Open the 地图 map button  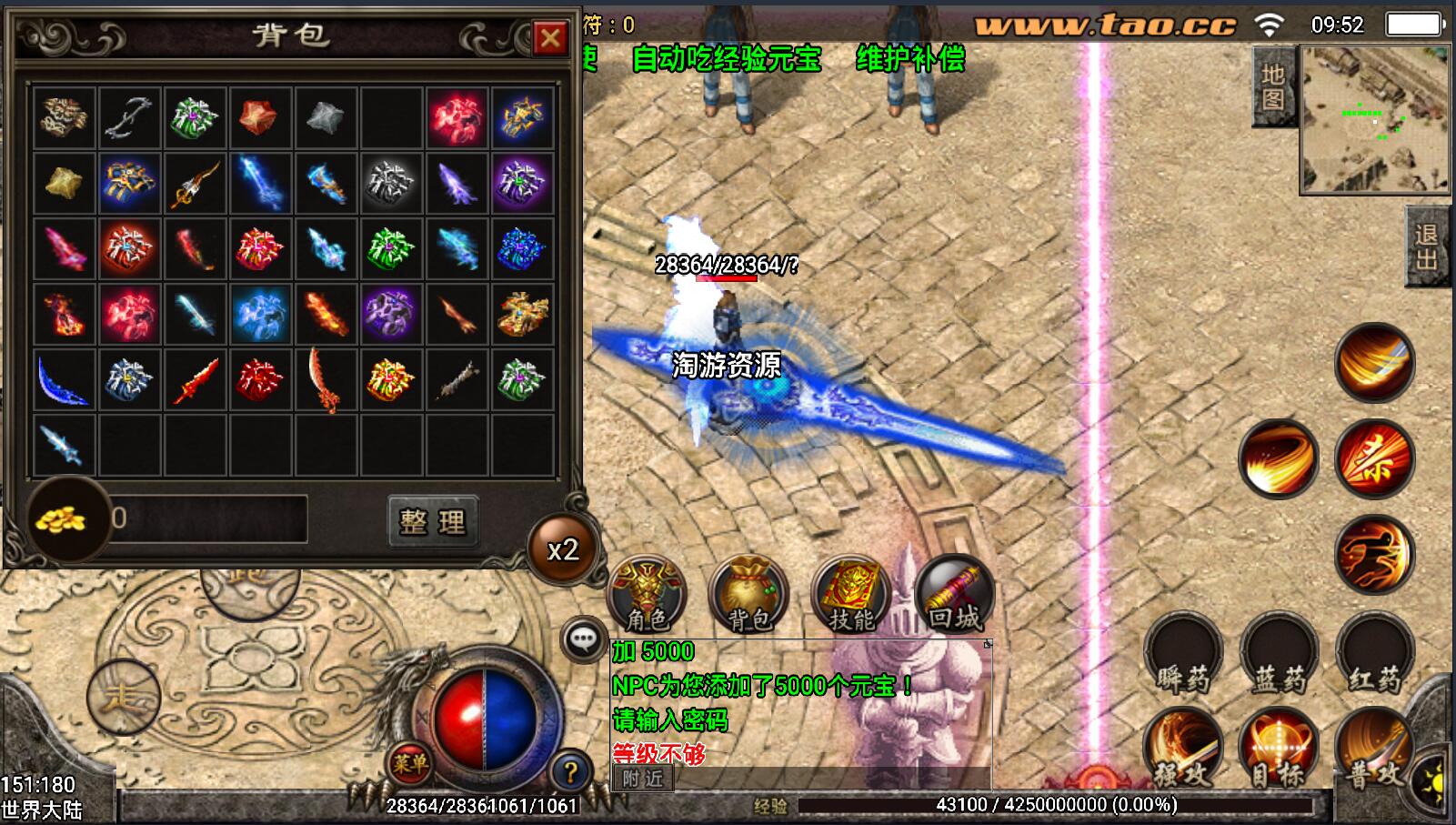click(x=1273, y=86)
